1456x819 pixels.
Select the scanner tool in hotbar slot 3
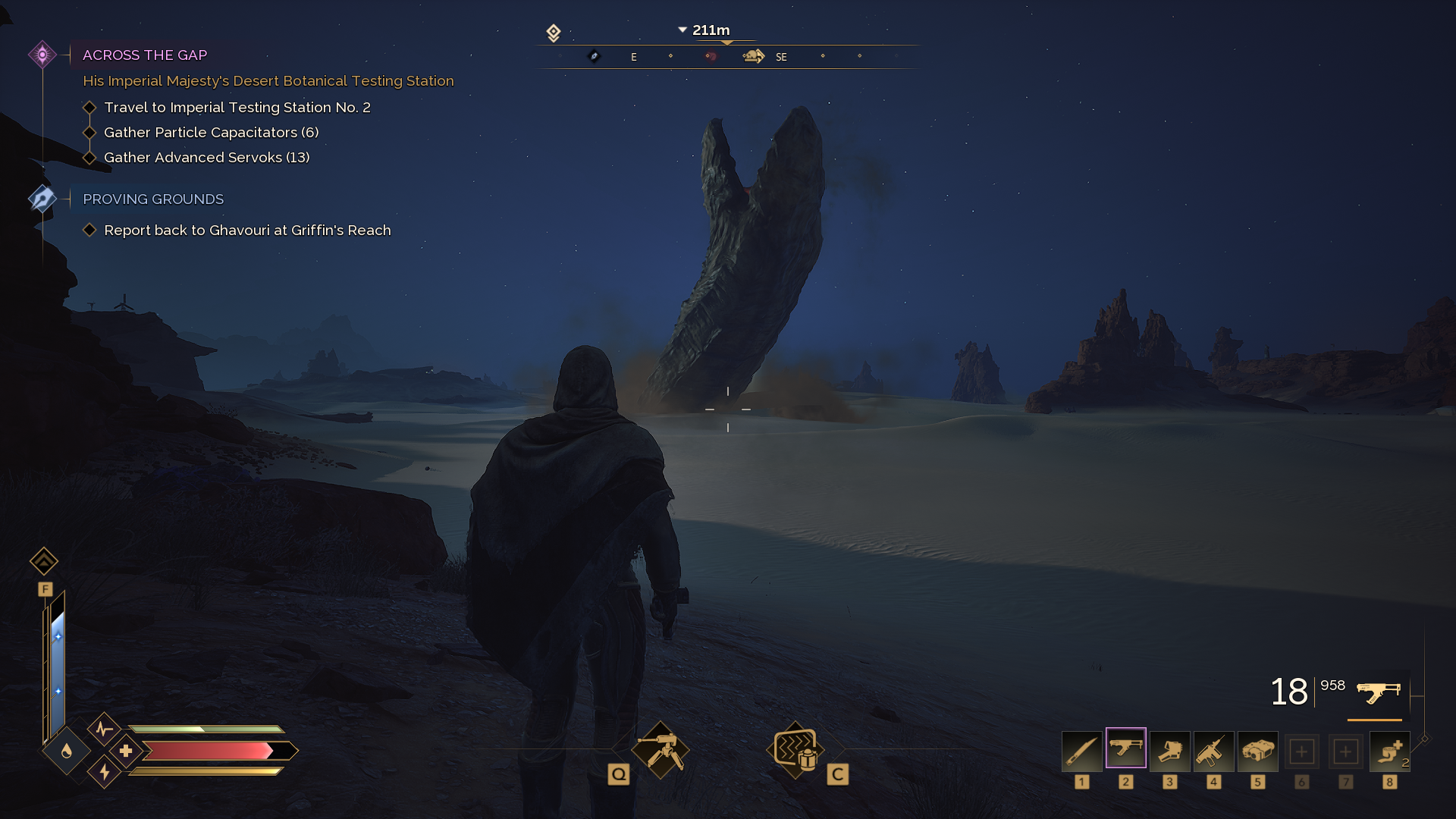point(1169,751)
